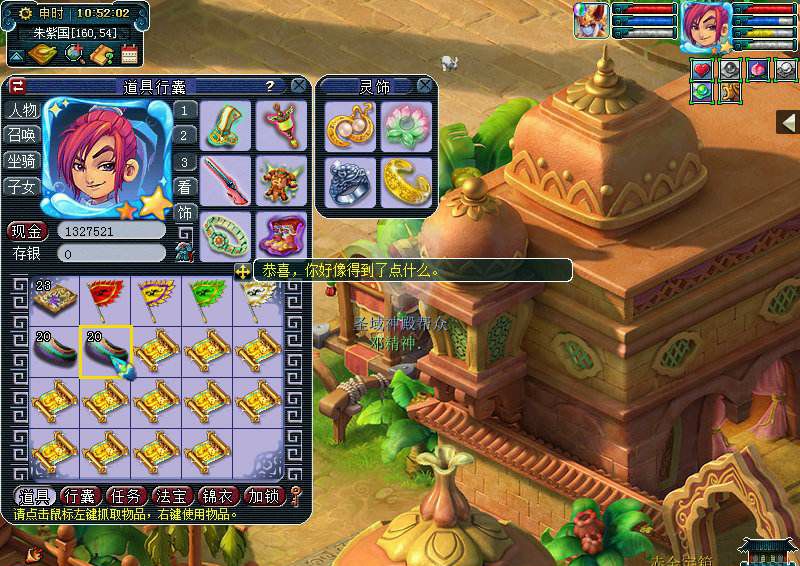
Task: Switch to the 行囊 bag tab
Action: tap(80, 496)
